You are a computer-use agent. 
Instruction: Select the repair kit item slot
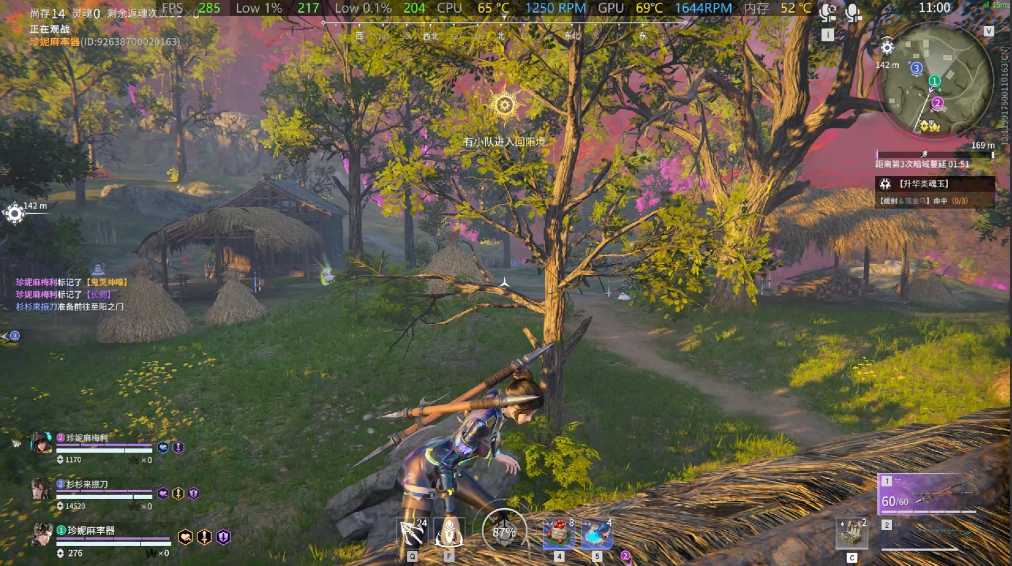pyautogui.click(x=852, y=533)
